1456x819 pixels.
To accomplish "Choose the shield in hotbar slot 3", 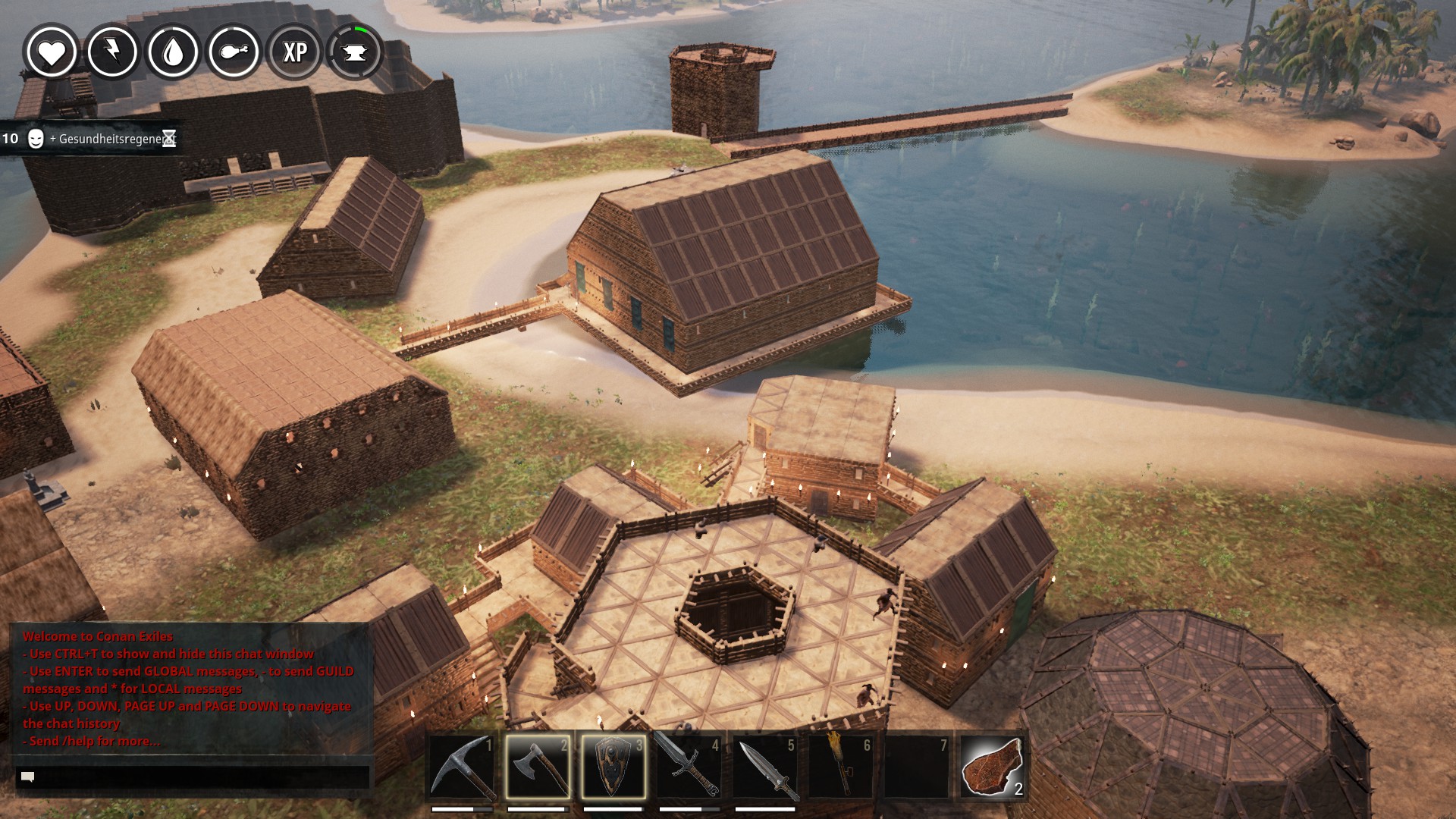I will [x=613, y=767].
